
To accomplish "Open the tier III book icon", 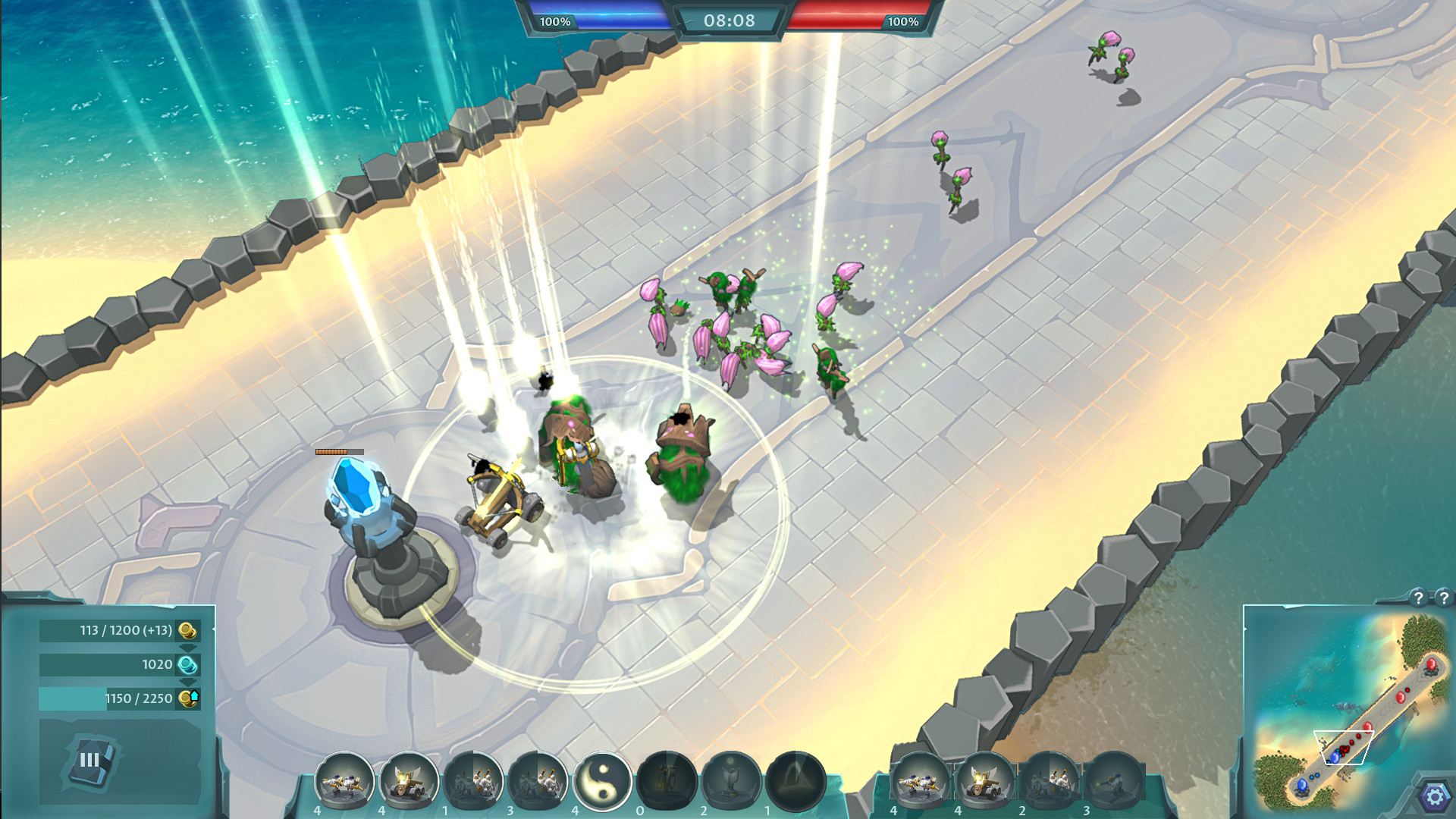I will tap(91, 760).
